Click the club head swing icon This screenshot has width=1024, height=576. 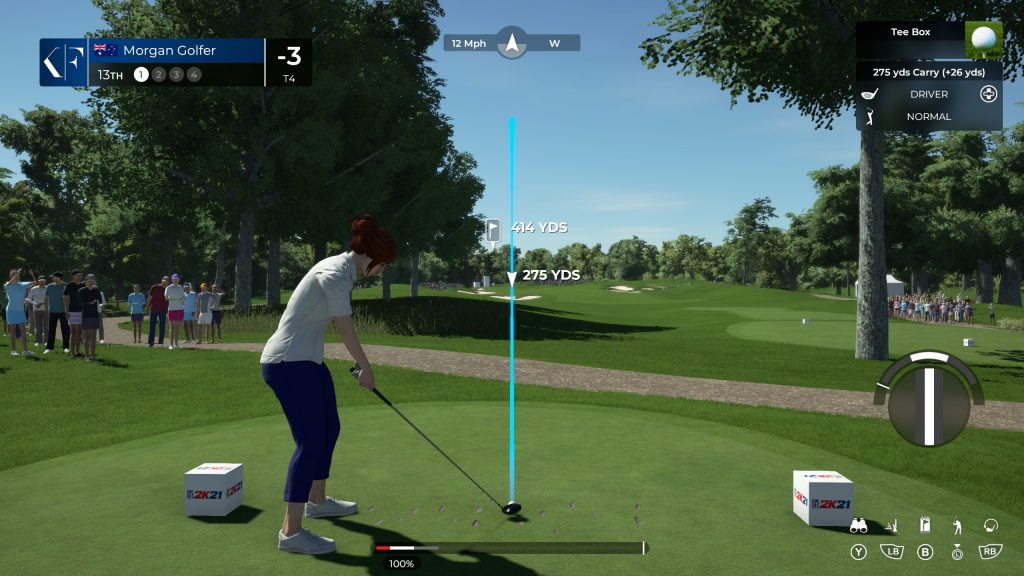[990, 525]
